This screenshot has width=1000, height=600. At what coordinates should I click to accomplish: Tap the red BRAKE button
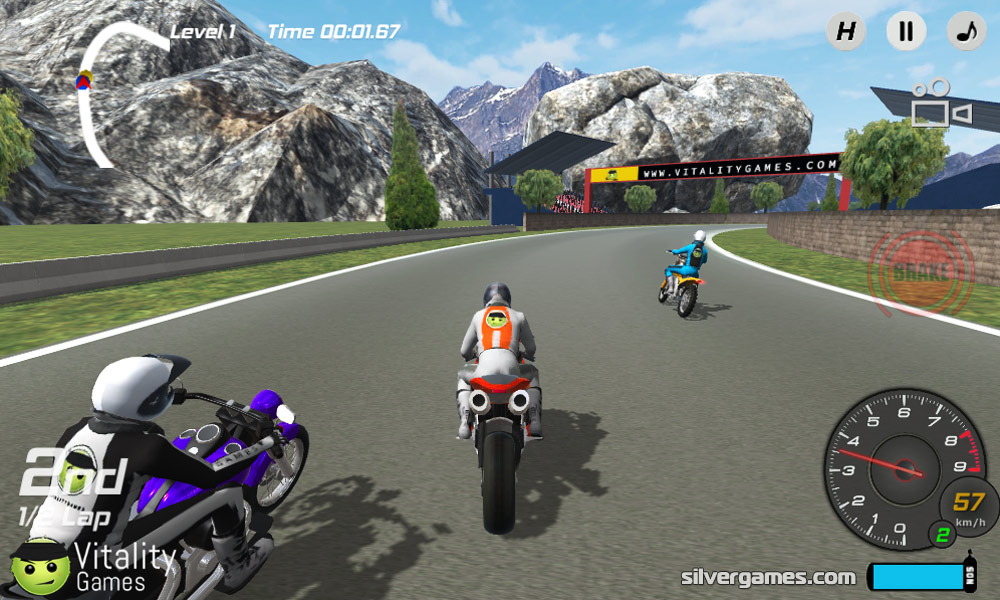pyautogui.click(x=922, y=272)
